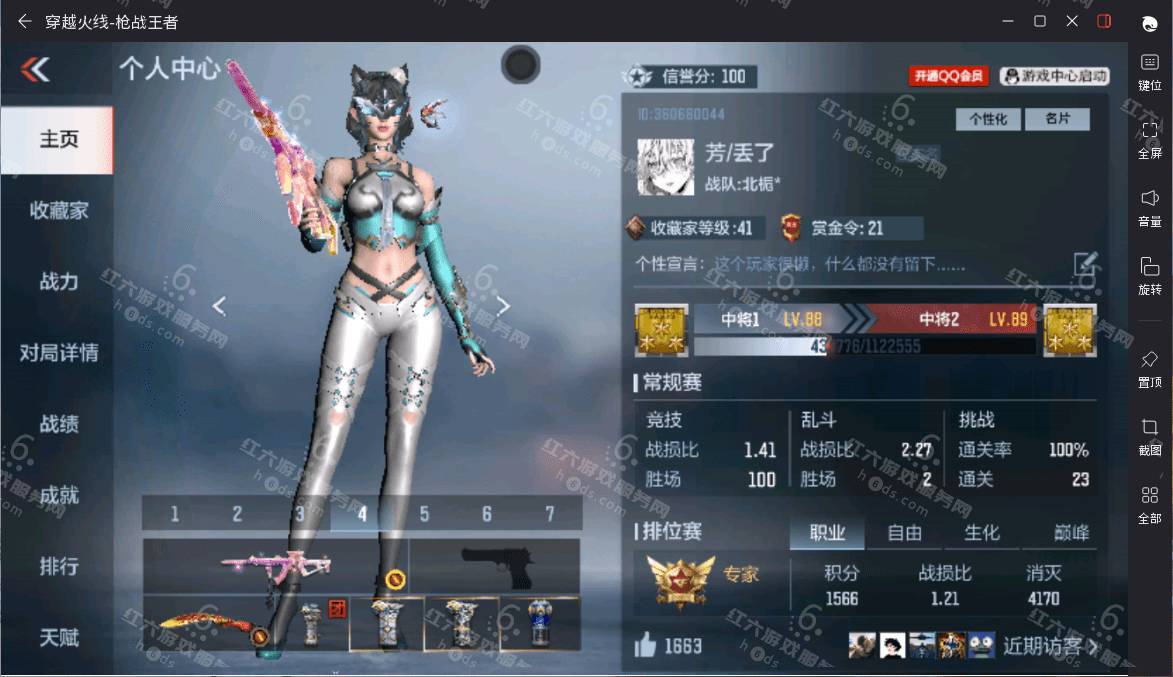This screenshot has width=1173, height=677.
Task: Open the 成就 achievements section
Action: tap(58, 495)
